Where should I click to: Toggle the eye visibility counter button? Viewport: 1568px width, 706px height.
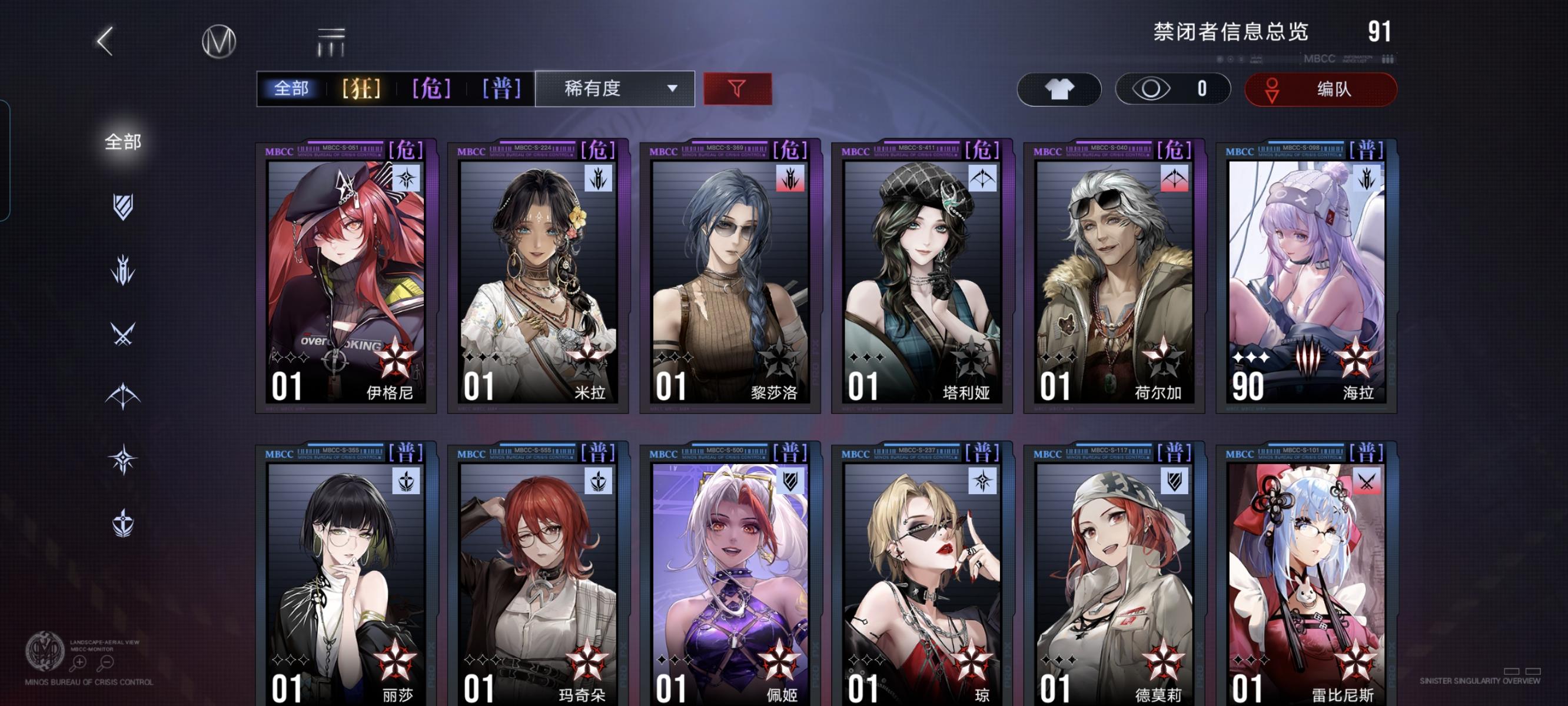click(1172, 89)
